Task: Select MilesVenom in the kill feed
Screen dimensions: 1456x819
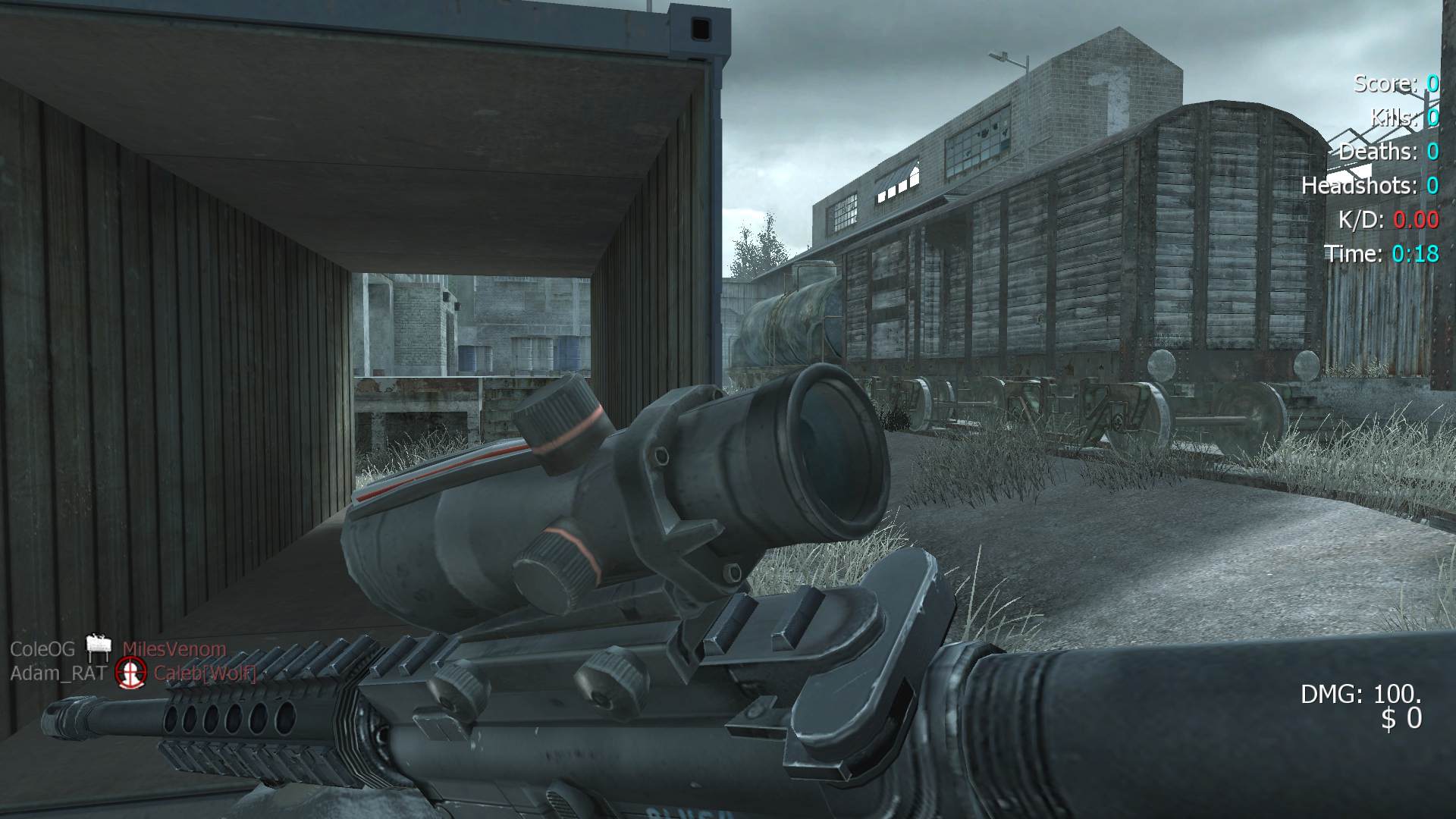Action: (x=174, y=649)
